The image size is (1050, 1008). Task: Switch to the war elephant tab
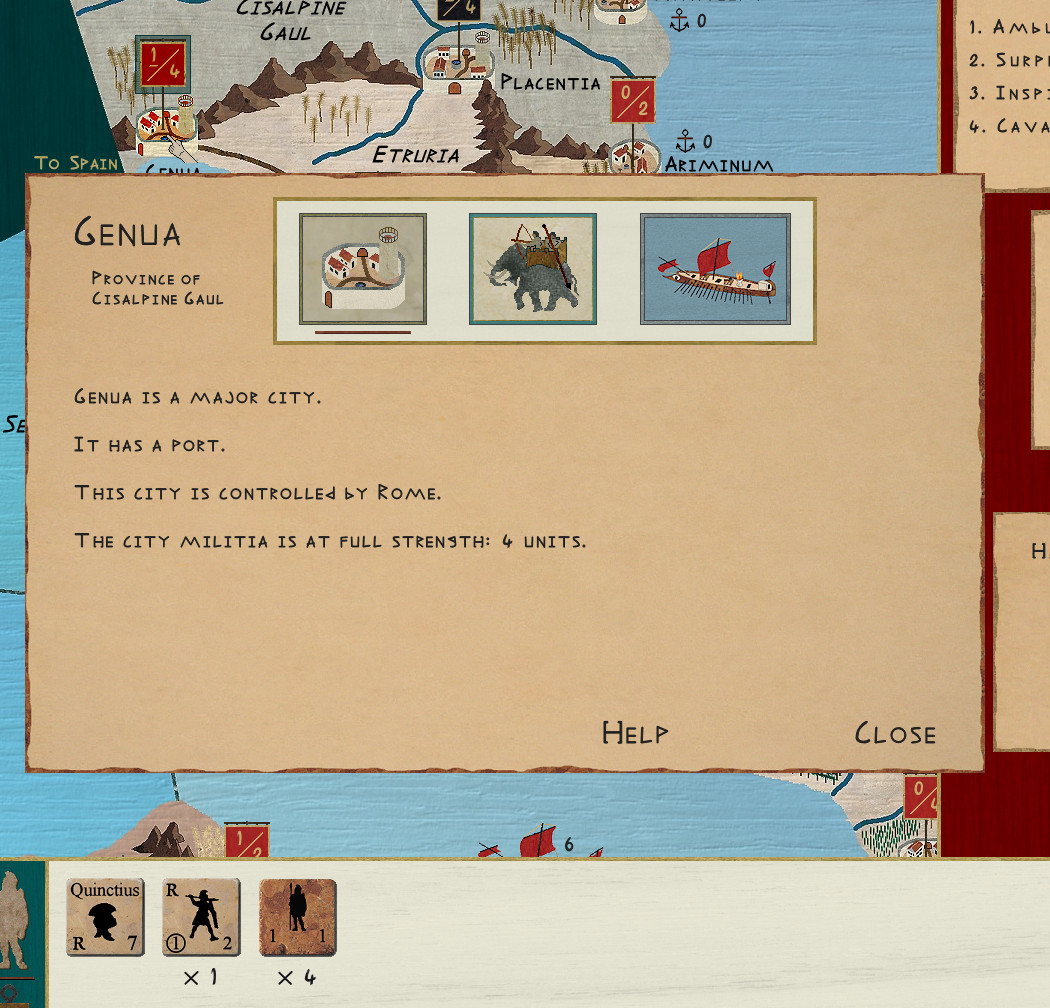point(533,269)
